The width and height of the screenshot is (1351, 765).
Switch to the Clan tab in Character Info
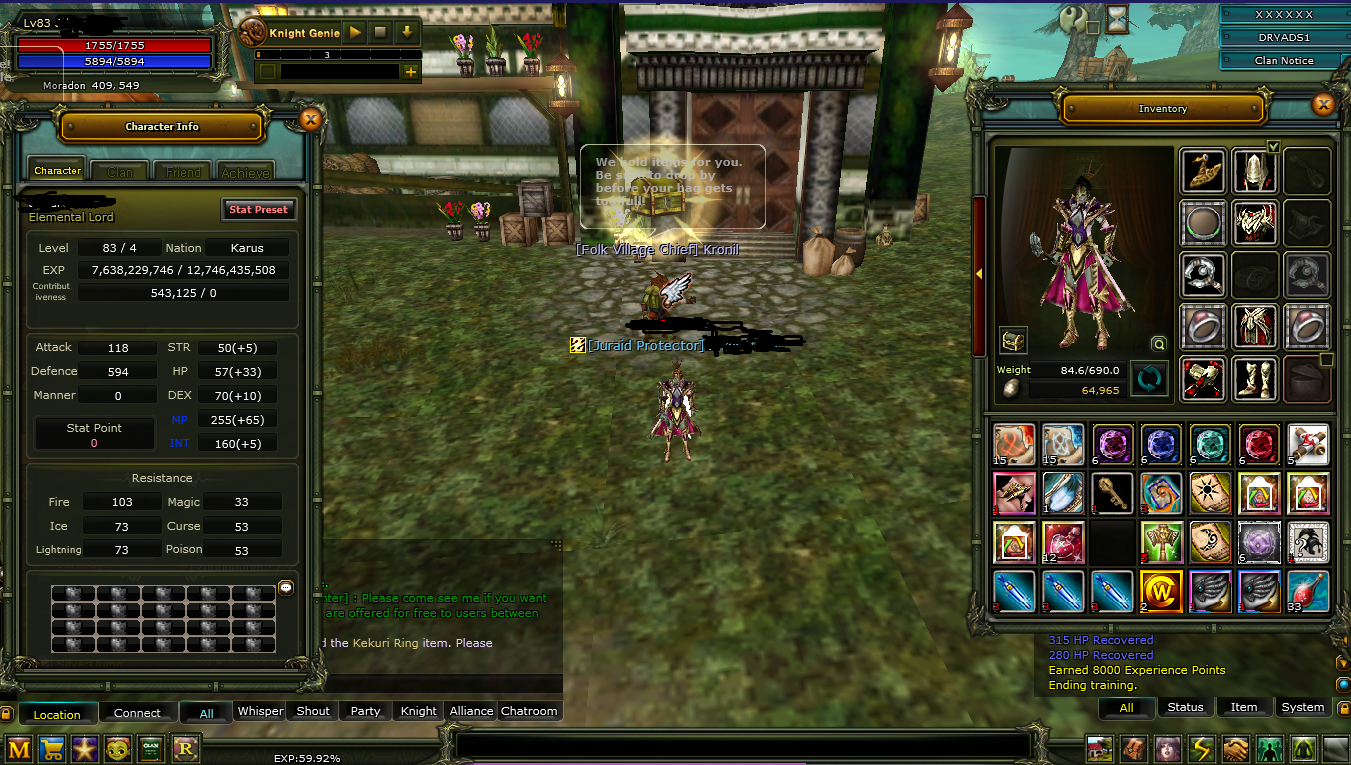[119, 171]
